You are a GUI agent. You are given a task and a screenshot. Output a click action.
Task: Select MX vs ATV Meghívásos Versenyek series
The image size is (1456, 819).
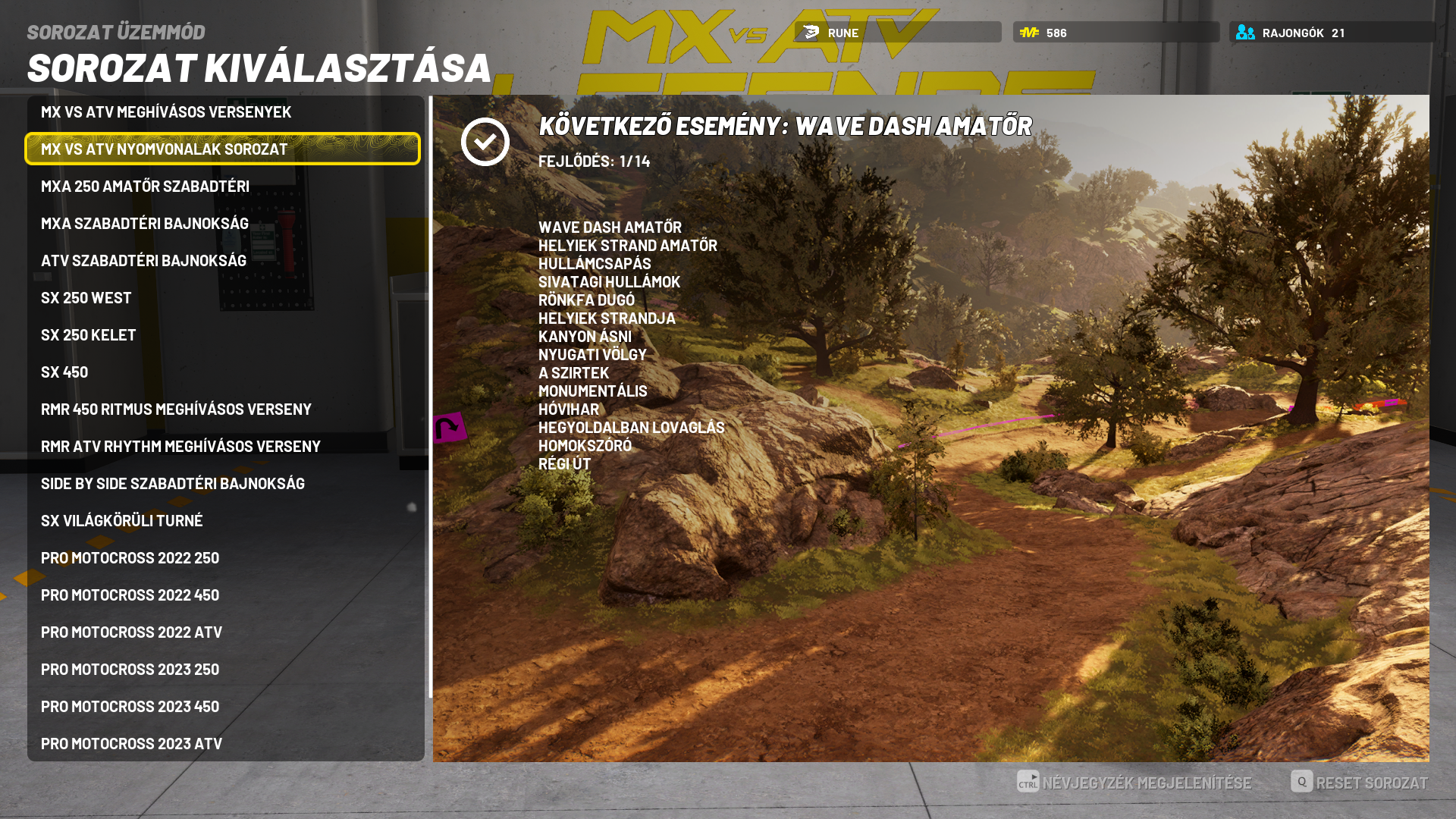[x=166, y=112]
